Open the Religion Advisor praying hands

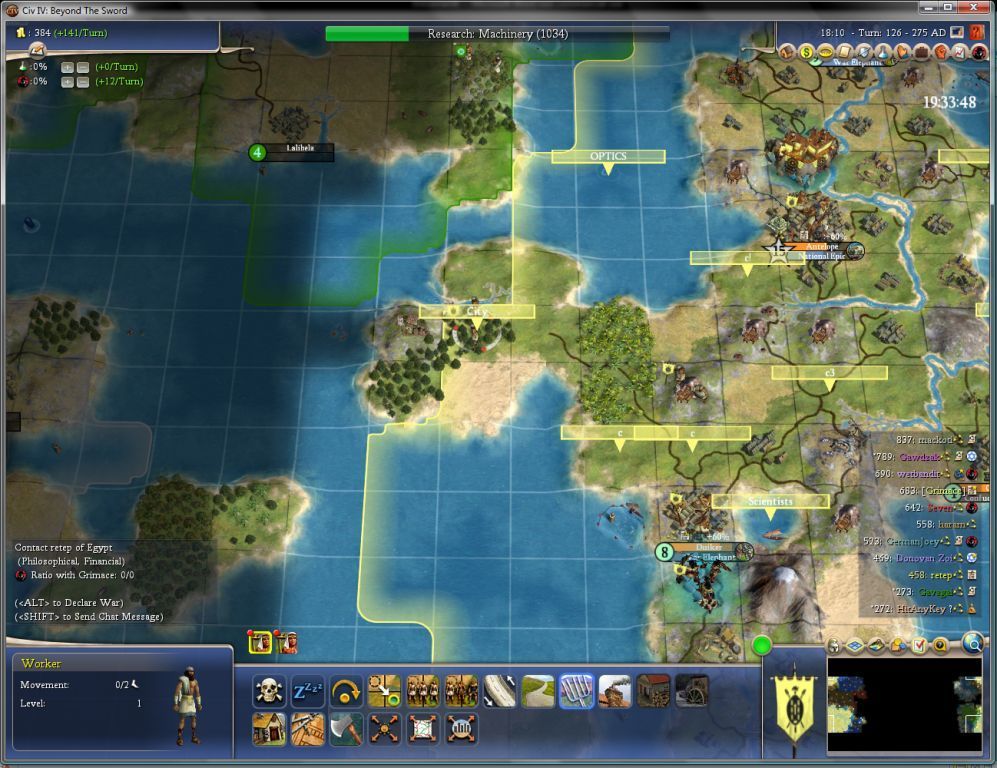pos(902,52)
